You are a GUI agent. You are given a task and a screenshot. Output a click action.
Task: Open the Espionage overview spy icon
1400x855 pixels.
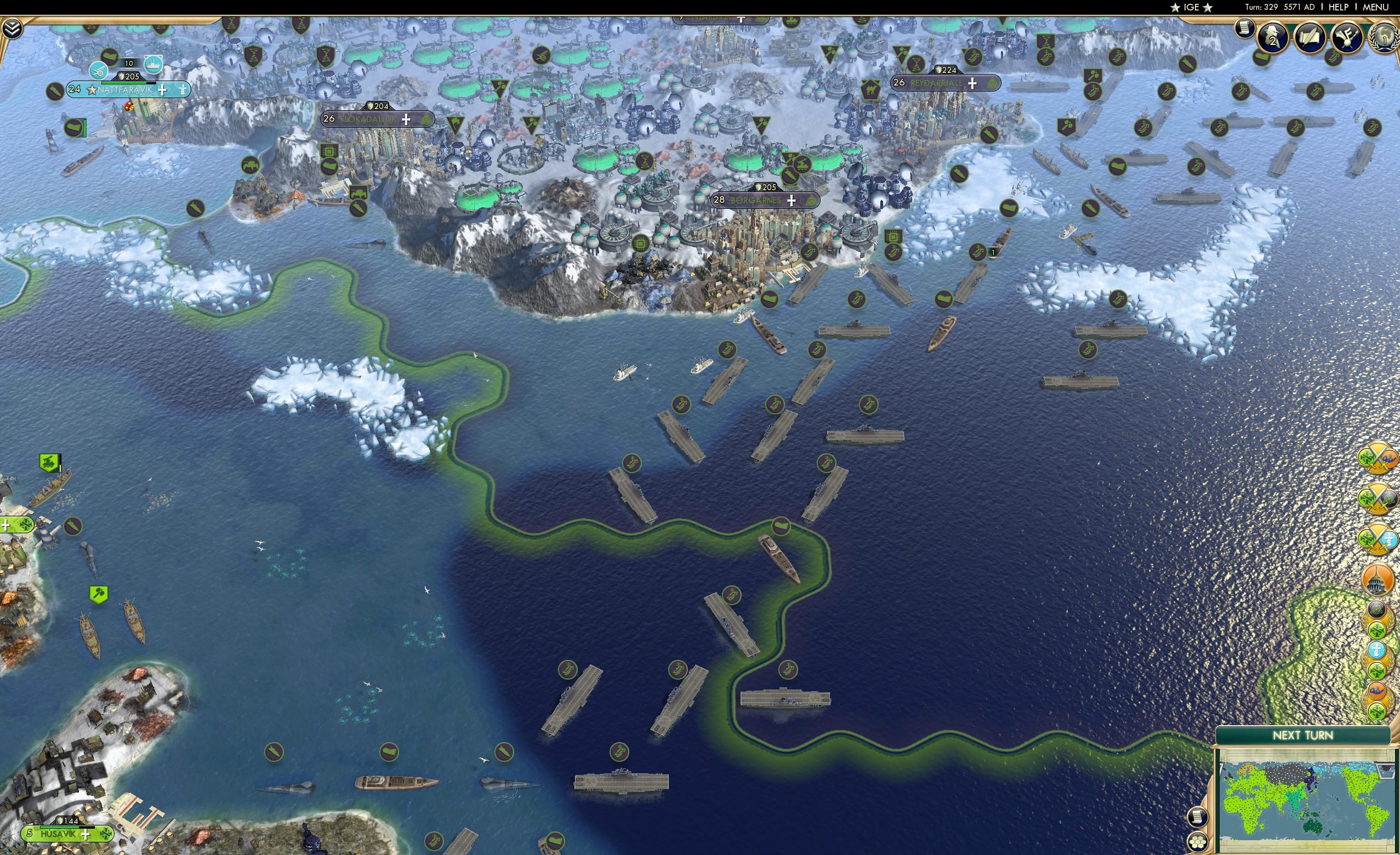1273,37
